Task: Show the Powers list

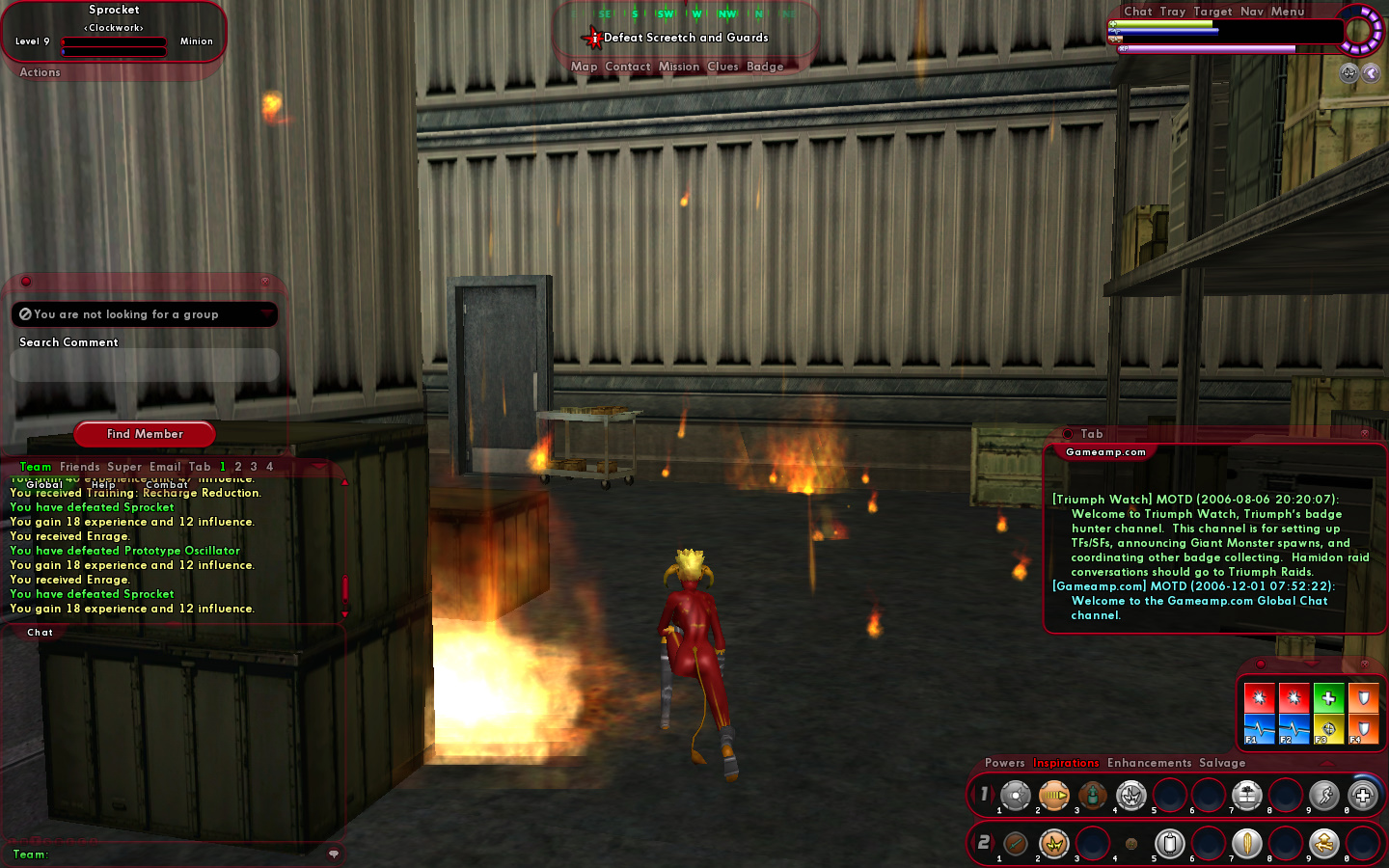Action: (1004, 763)
